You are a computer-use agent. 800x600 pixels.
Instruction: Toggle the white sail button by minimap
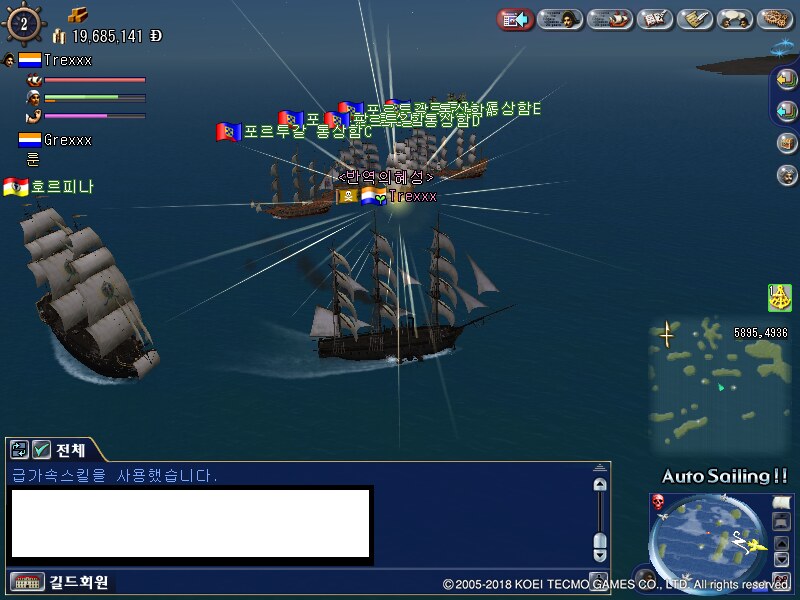[x=781, y=502]
